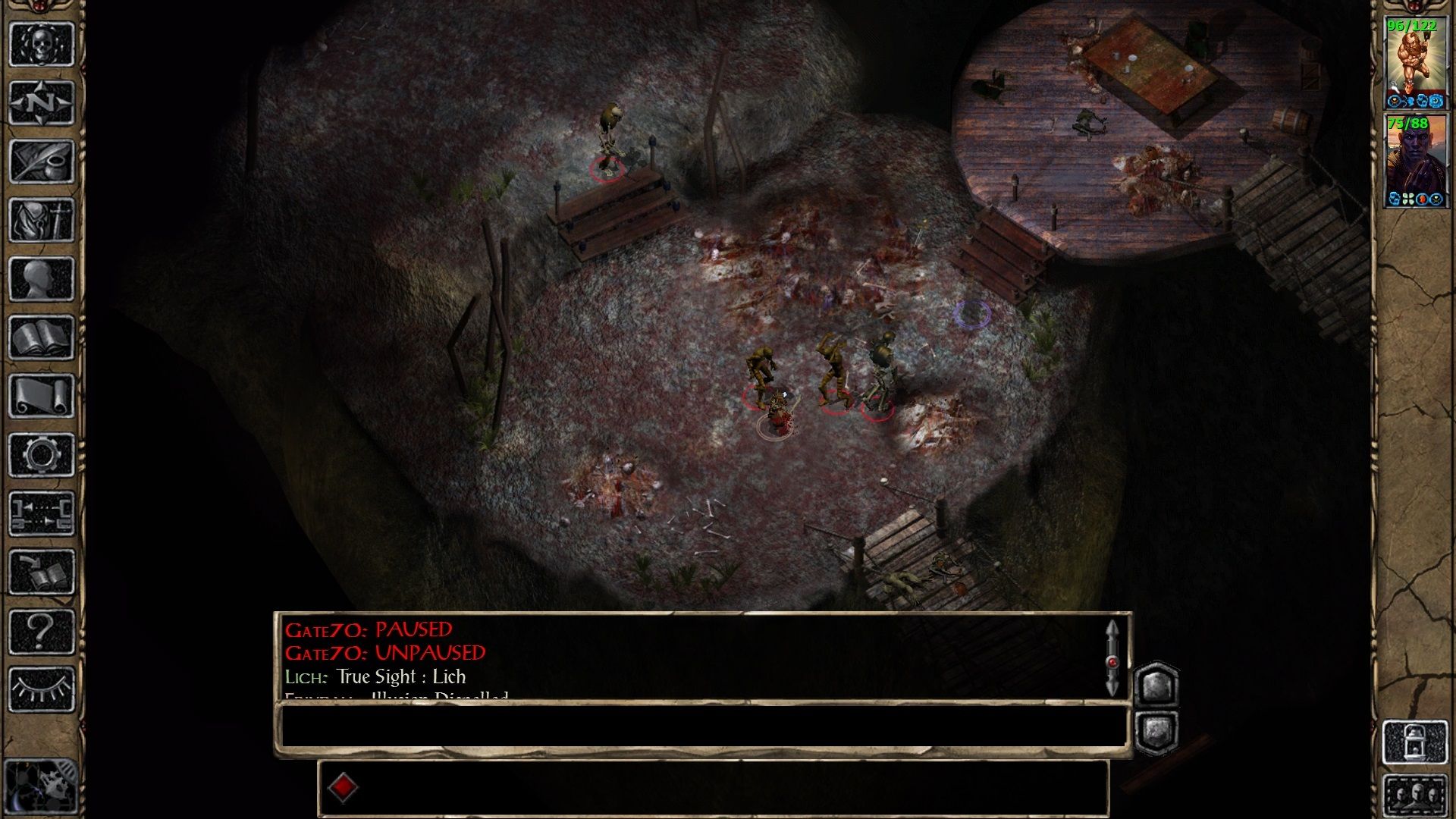Select the purple-skinned character portrait
Image resolution: width=1456 pixels, height=819 pixels.
[x=1416, y=161]
